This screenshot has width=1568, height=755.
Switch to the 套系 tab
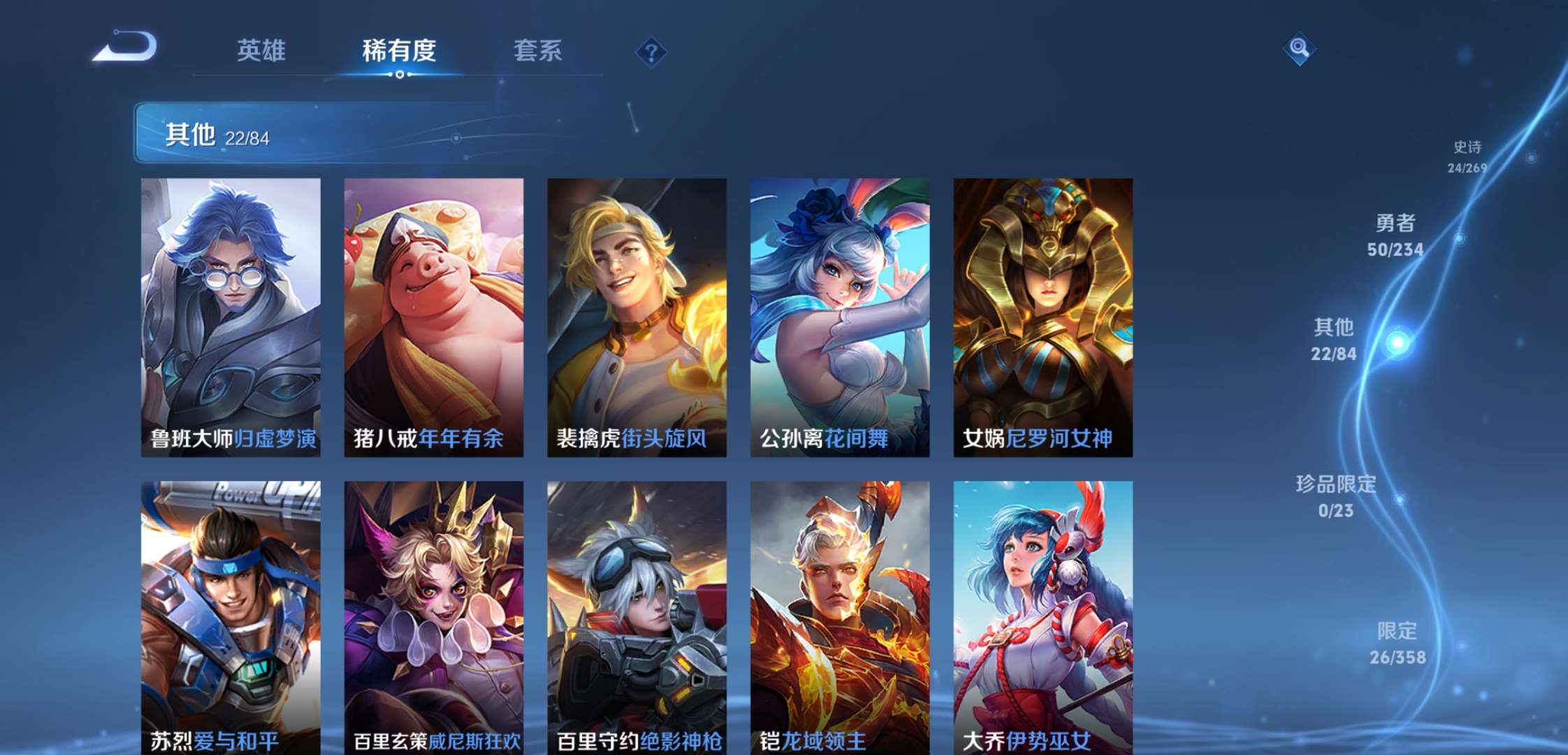pos(539,50)
